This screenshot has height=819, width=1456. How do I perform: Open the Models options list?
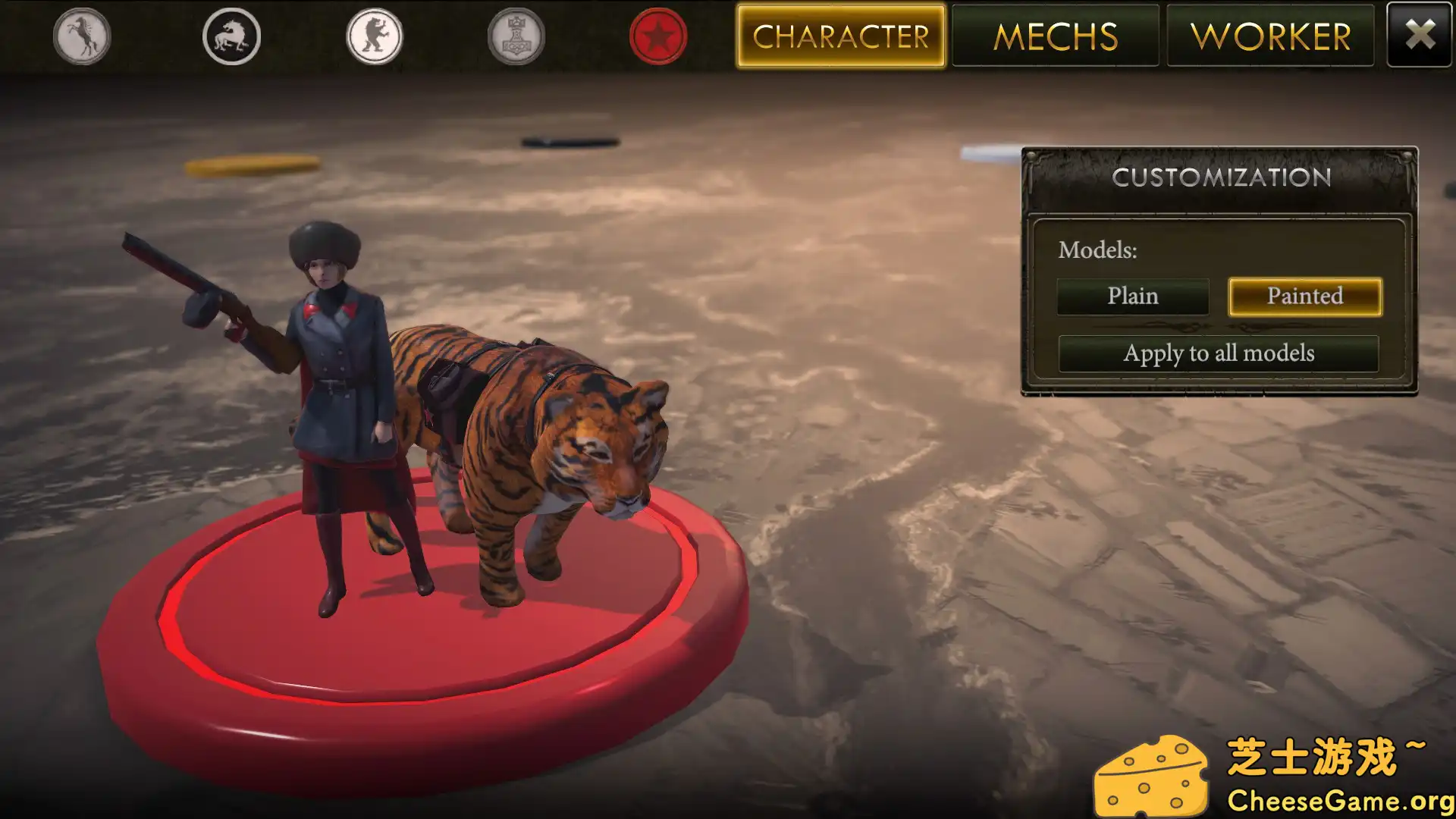pos(1097,250)
